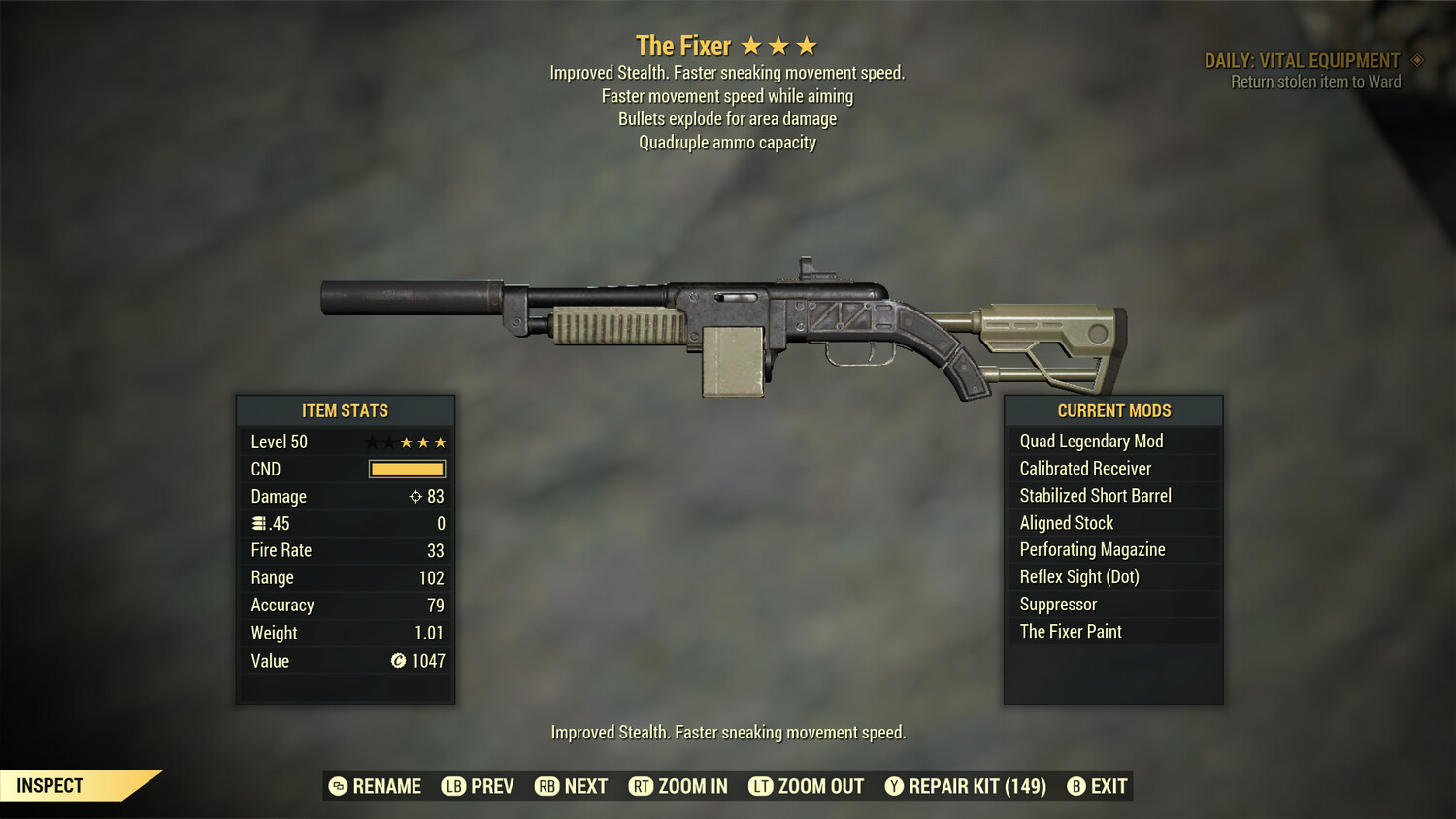Image resolution: width=1456 pixels, height=819 pixels.
Task: Select Suppressor in the Current Mods list
Action: (1057, 604)
